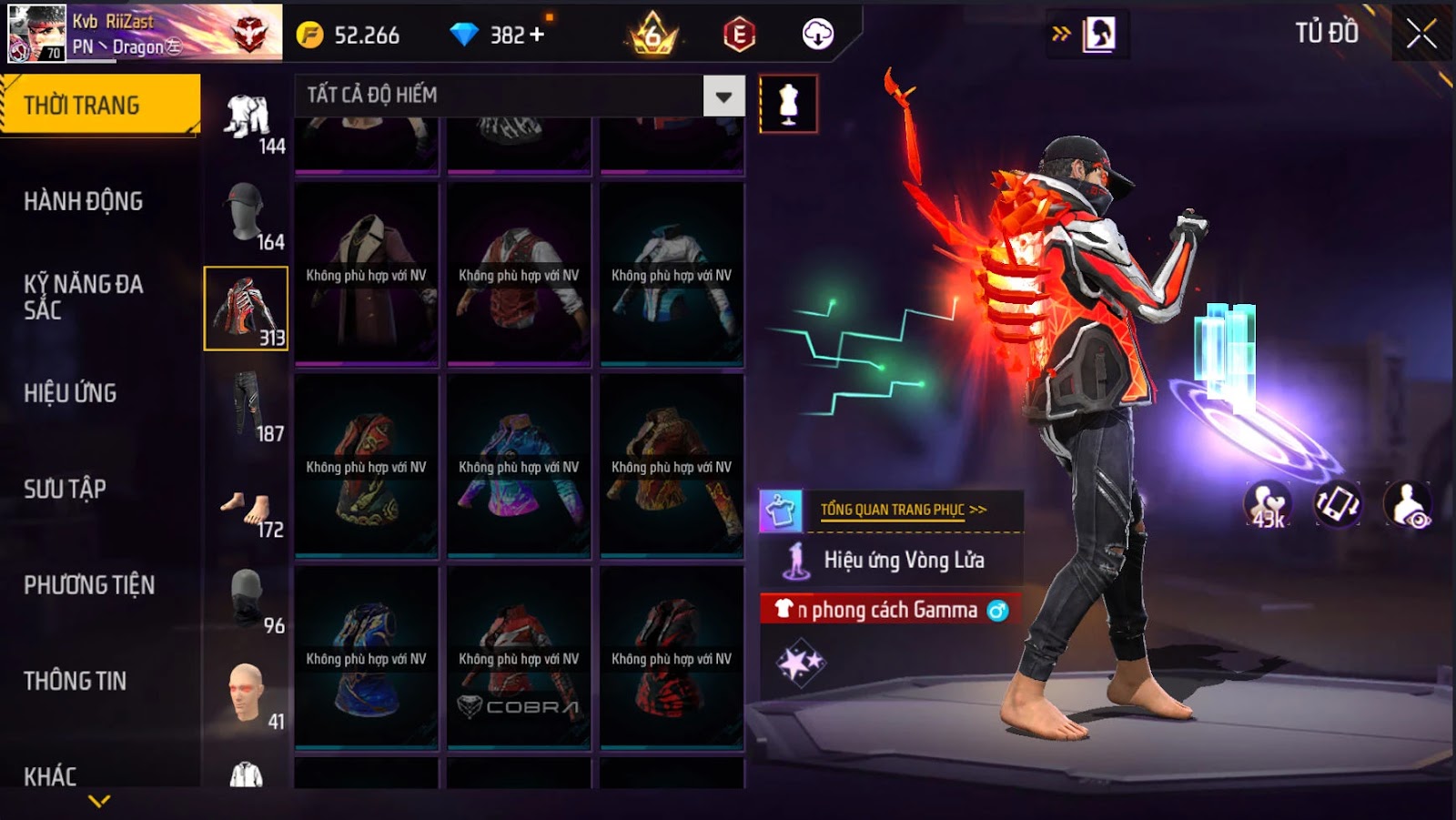Go to the Sưu Tập tab
1456x820 pixels.
(66, 489)
